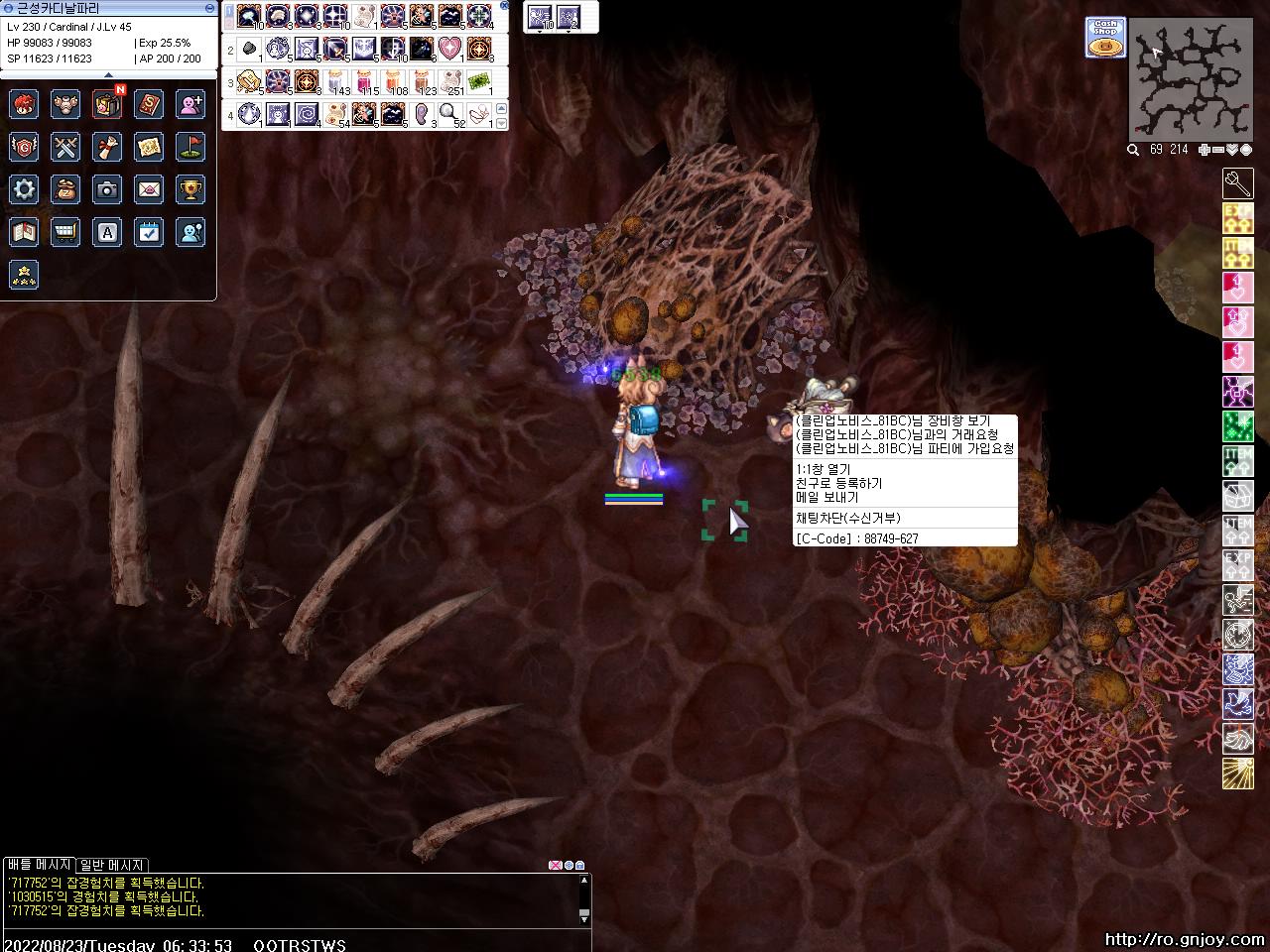Screen dimensions: 1270x952
Task: Open the calendar check icon
Action: [149, 232]
